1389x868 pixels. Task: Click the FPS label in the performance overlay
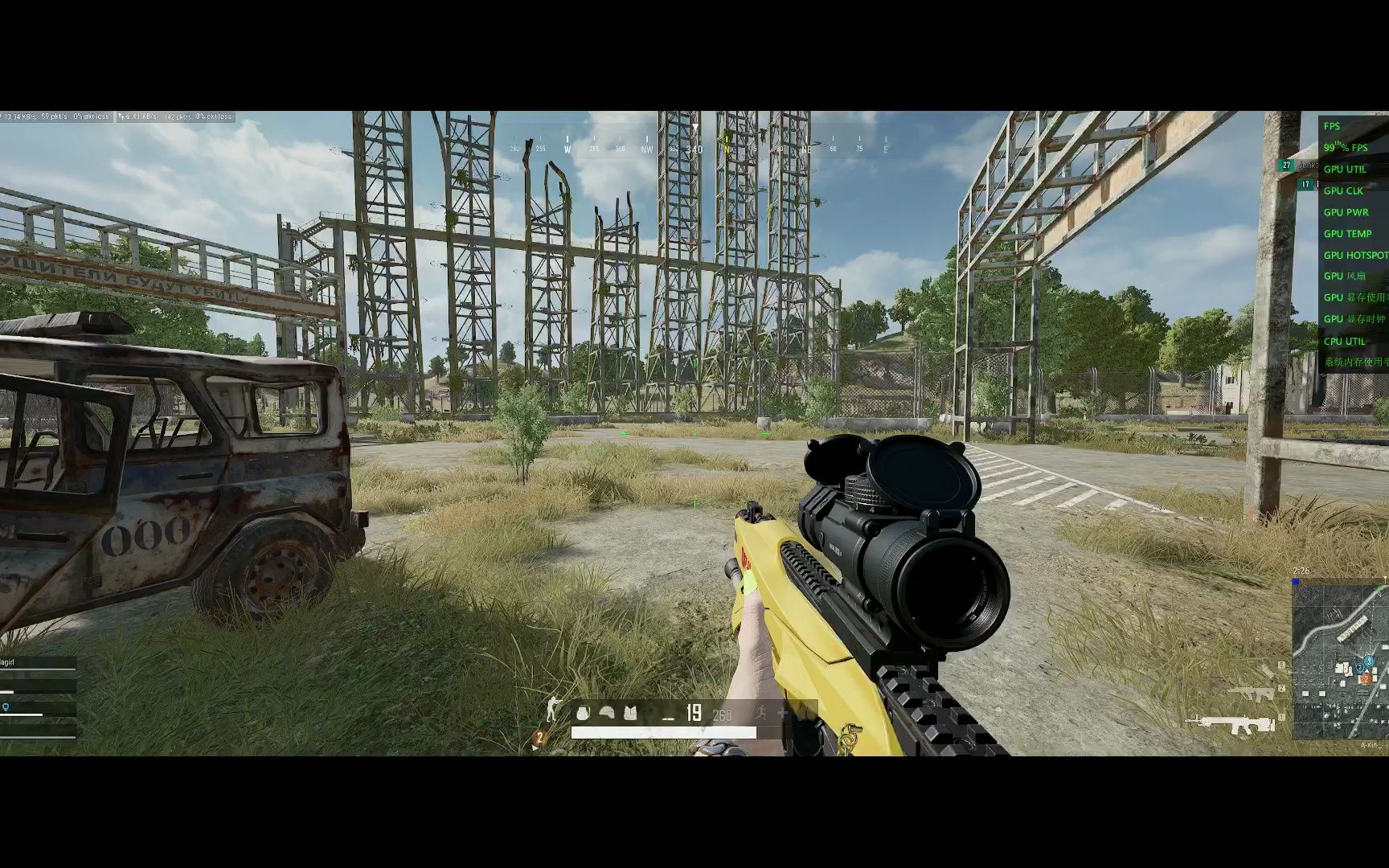pos(1331,126)
